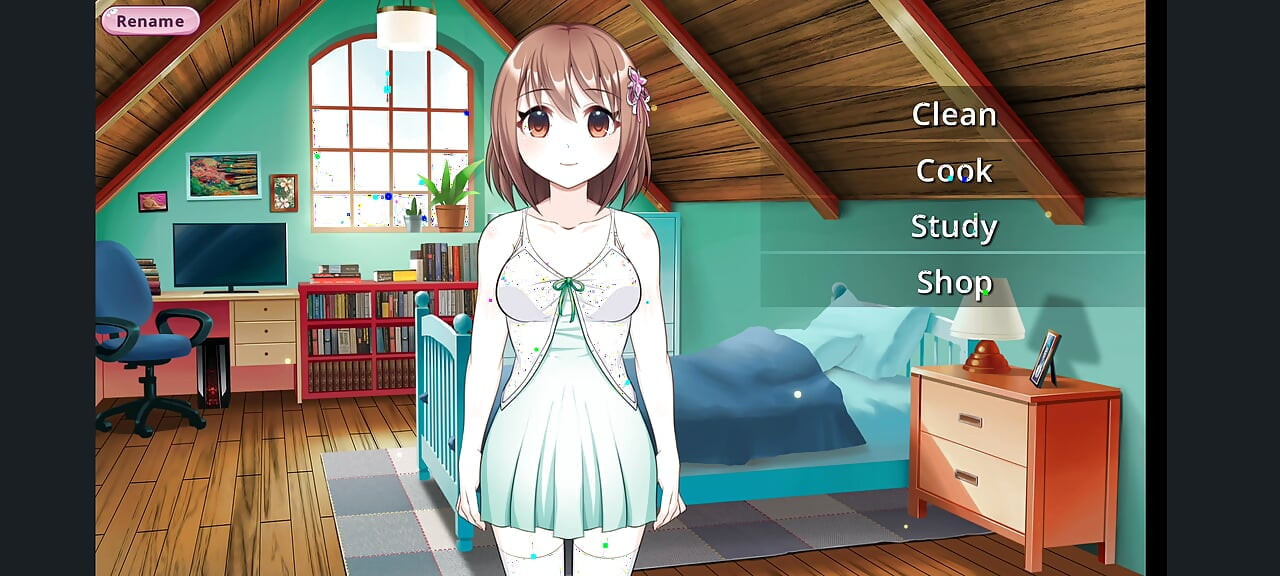
Task: Click the pink Rename button
Action: [150, 21]
